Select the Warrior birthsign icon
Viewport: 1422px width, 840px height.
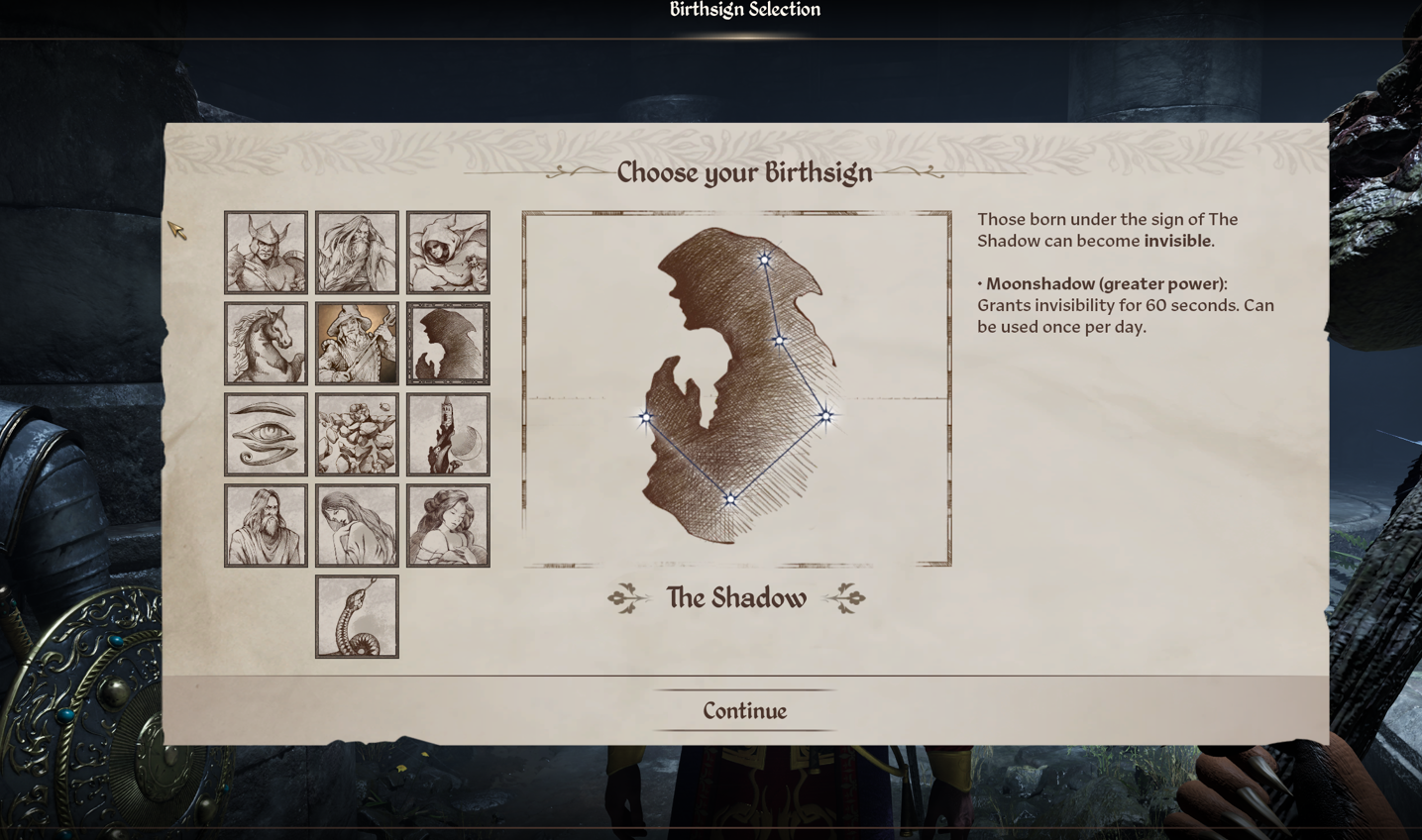tap(266, 251)
